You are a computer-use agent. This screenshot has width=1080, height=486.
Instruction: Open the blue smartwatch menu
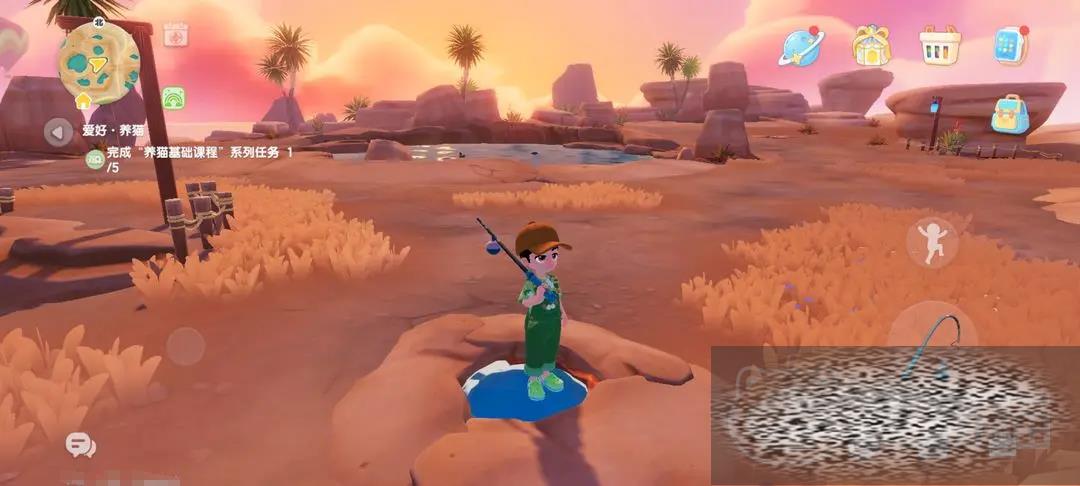click(1010, 46)
